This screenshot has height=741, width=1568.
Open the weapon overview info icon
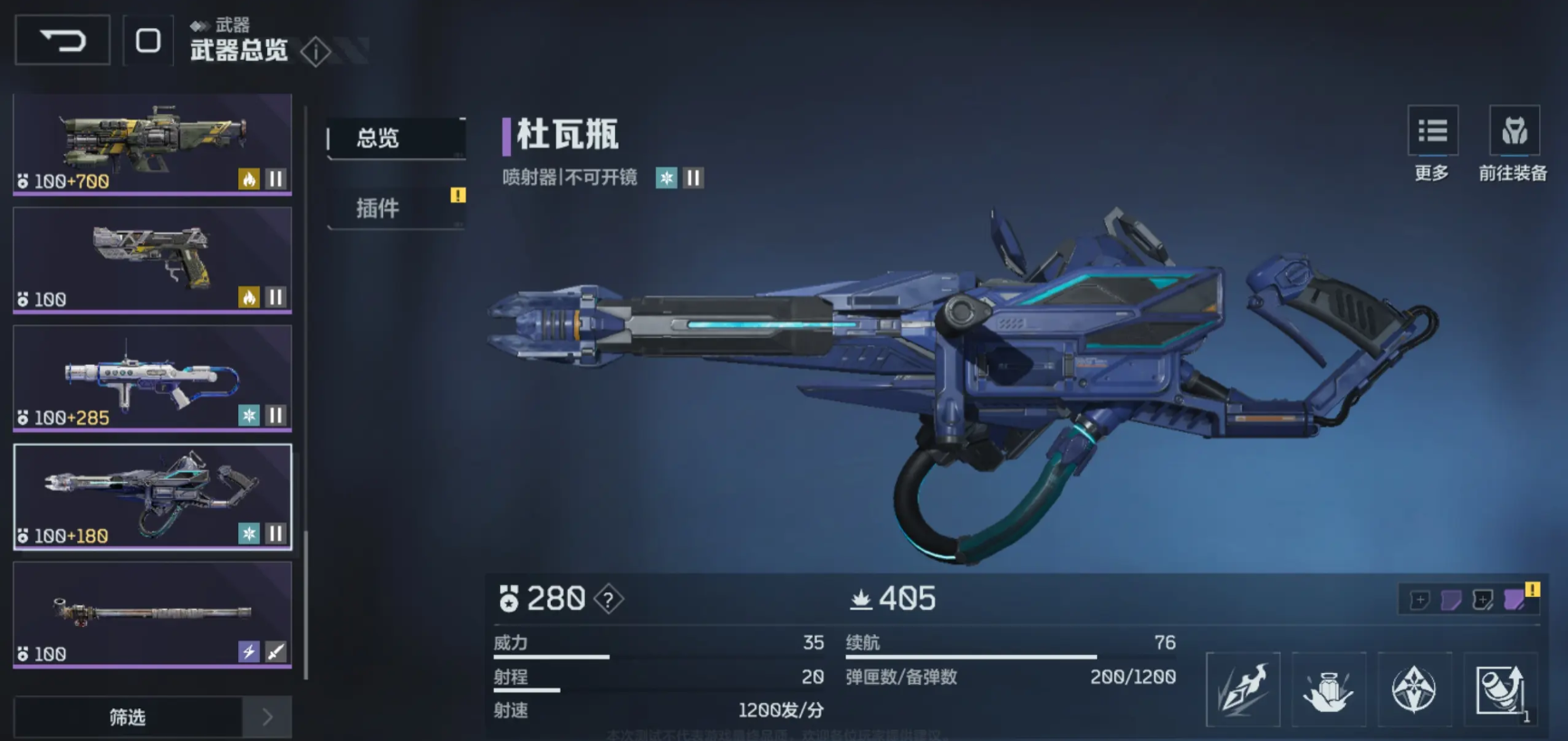(315, 52)
